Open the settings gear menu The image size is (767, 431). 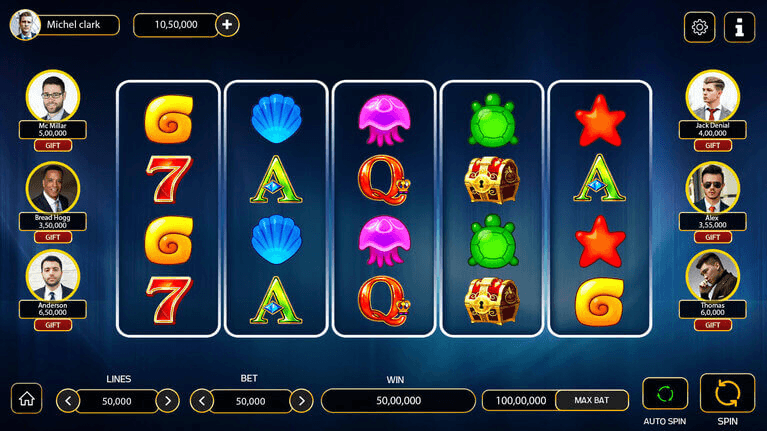pos(699,27)
